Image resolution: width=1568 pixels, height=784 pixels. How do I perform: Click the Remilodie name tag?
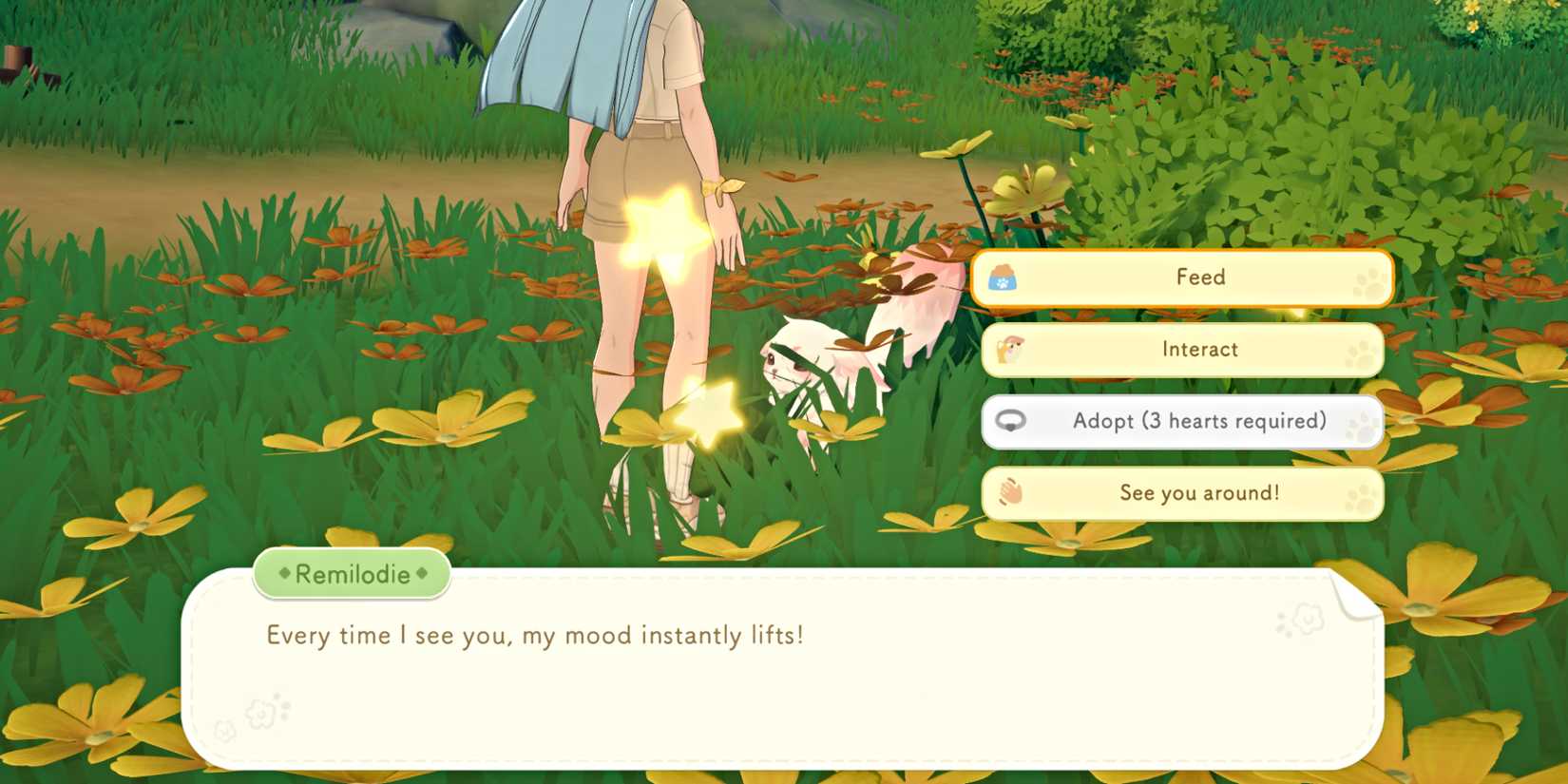tap(351, 574)
